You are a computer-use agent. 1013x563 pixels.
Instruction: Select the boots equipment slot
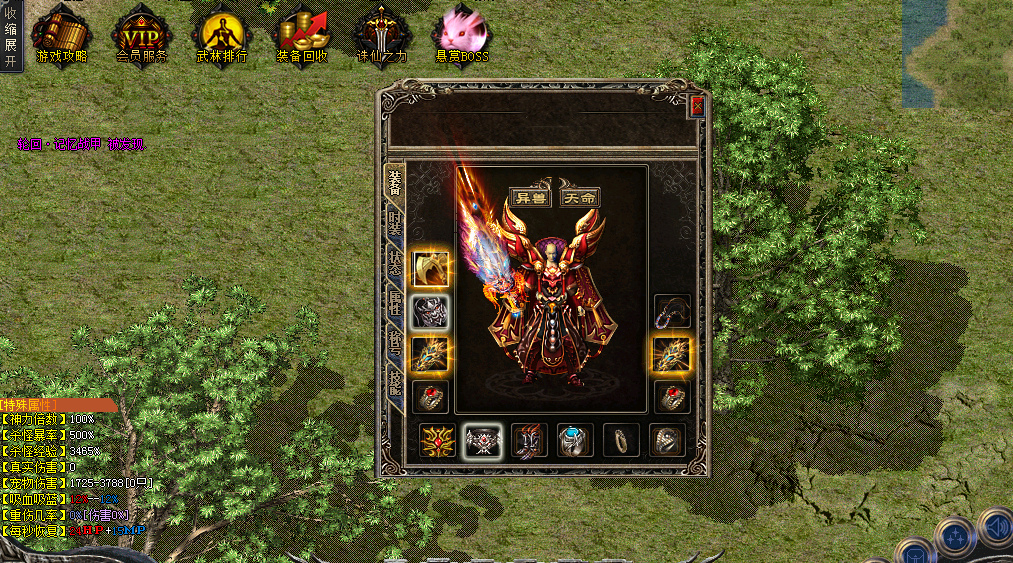pyautogui.click(x=528, y=440)
